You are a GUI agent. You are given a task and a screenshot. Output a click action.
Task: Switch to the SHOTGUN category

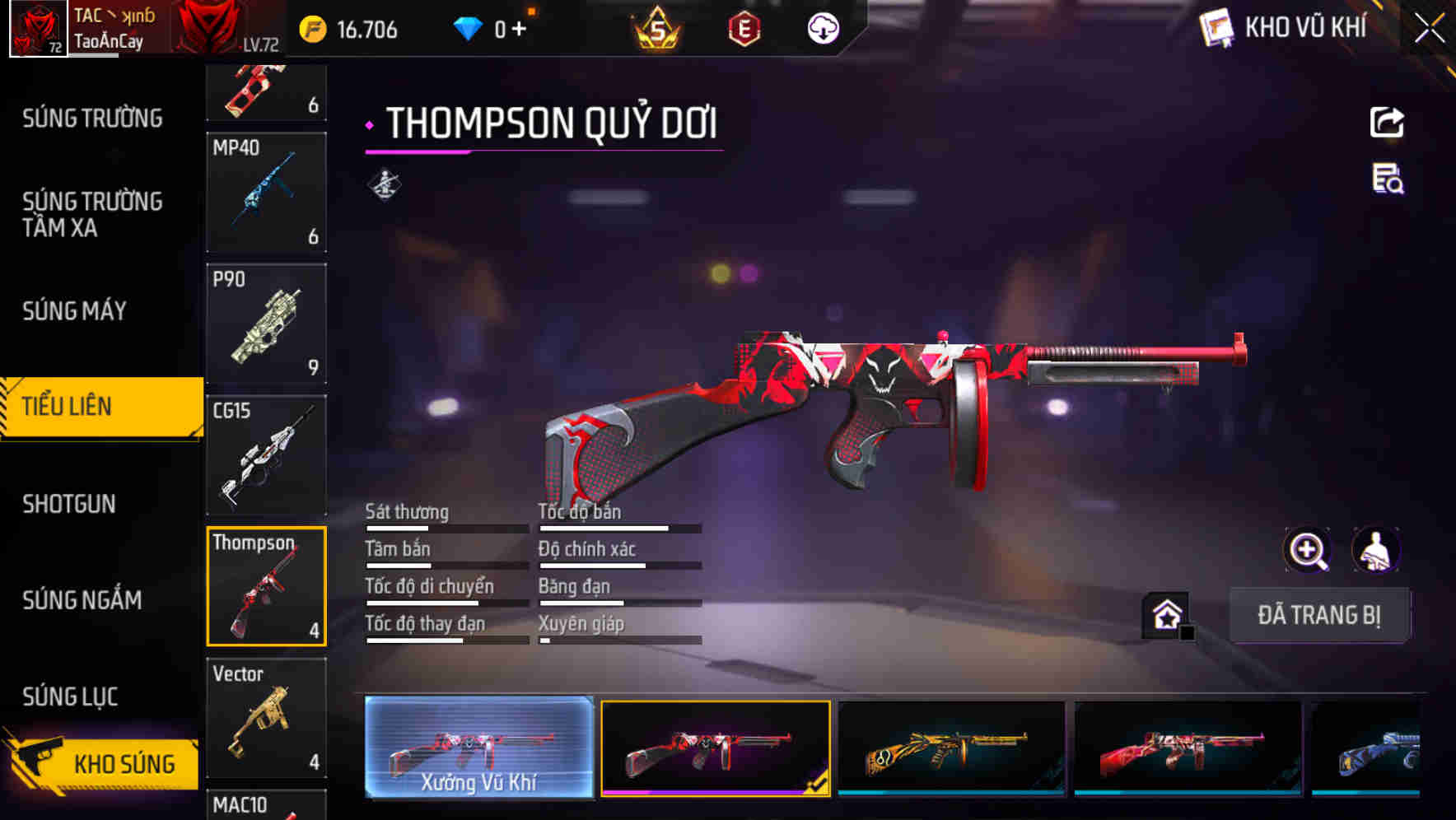tap(70, 504)
